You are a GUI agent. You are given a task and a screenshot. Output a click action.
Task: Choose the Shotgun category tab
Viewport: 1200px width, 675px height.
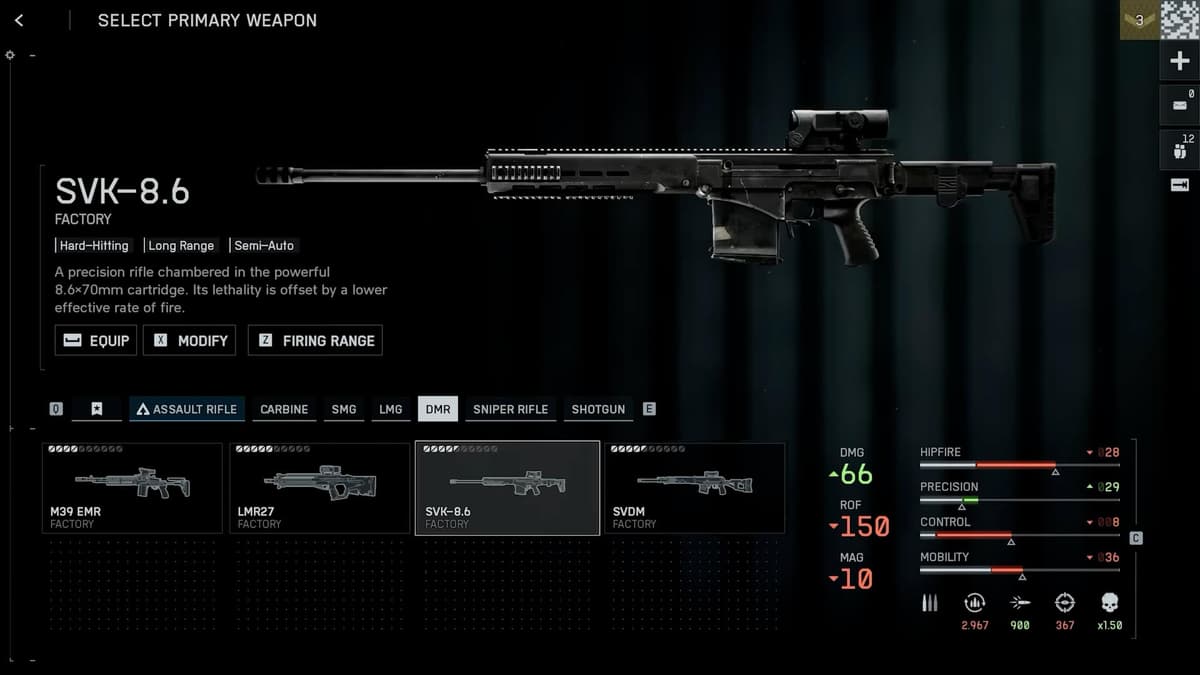coord(598,409)
